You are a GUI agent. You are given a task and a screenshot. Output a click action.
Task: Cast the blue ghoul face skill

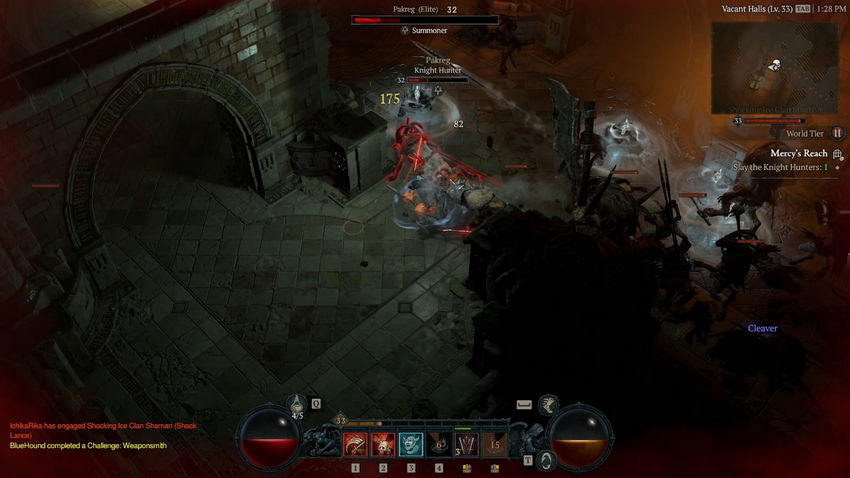coord(411,444)
